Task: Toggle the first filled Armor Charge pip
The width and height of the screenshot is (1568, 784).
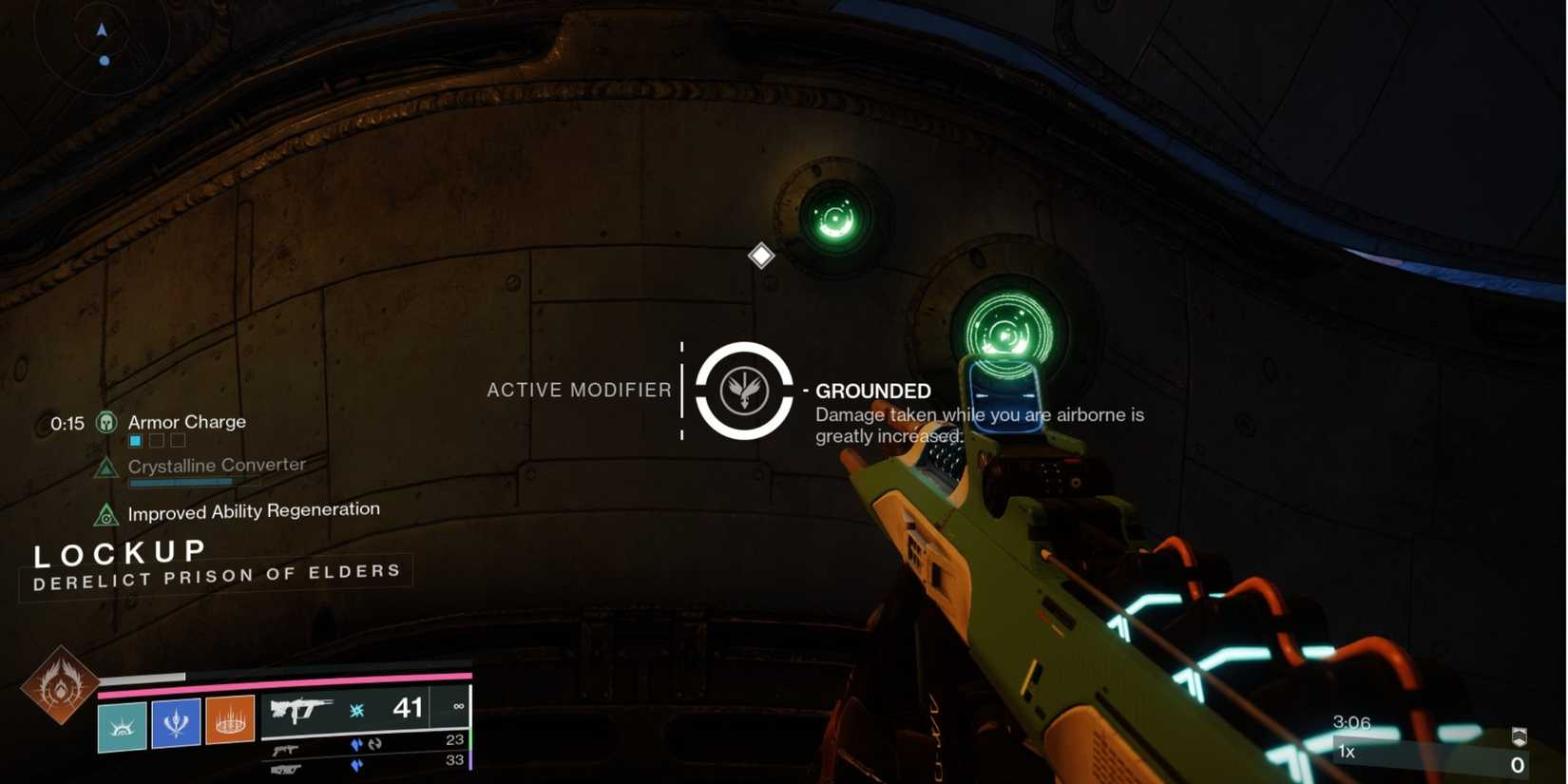Action: tap(134, 440)
